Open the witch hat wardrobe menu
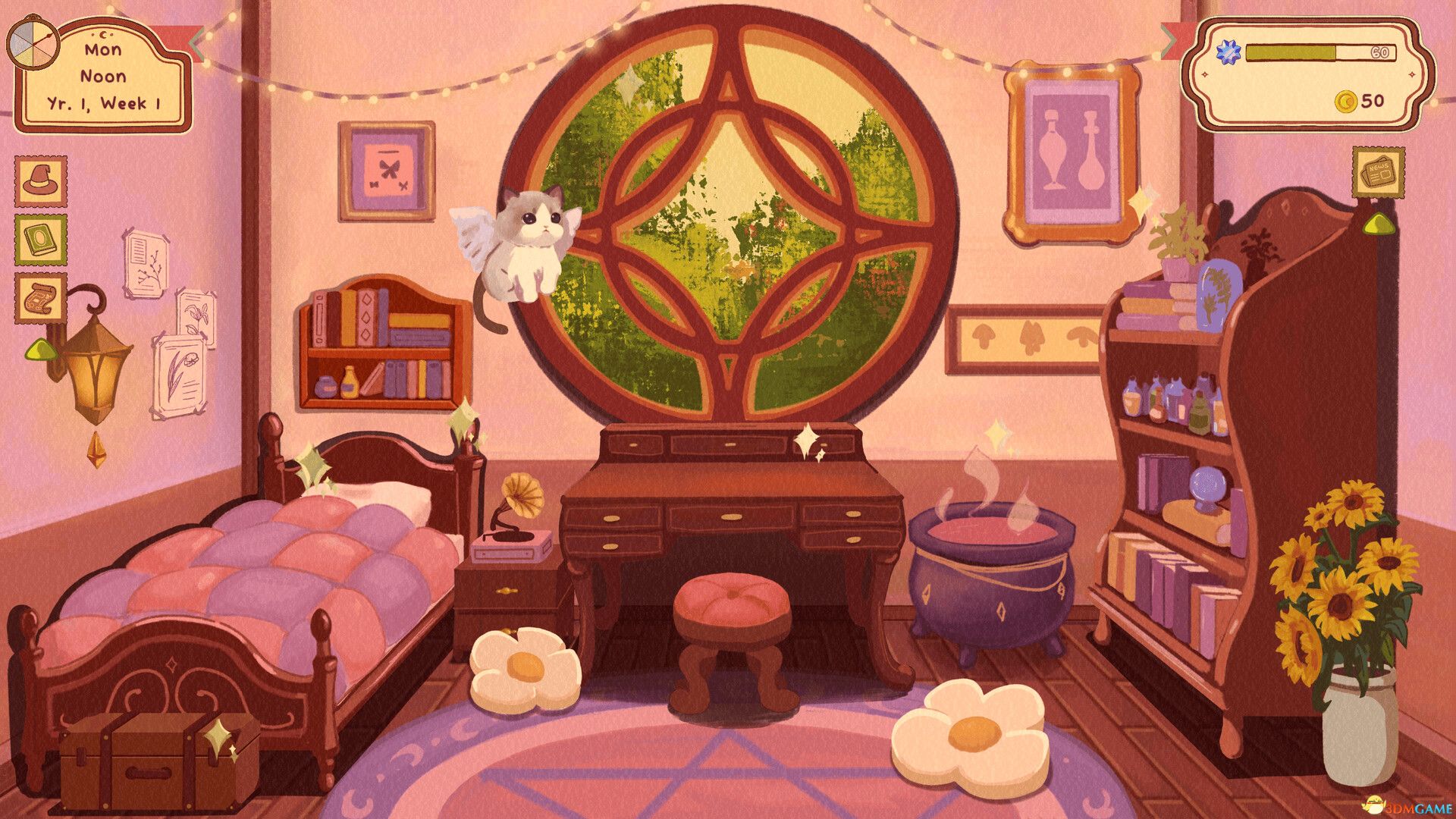 [x=42, y=180]
